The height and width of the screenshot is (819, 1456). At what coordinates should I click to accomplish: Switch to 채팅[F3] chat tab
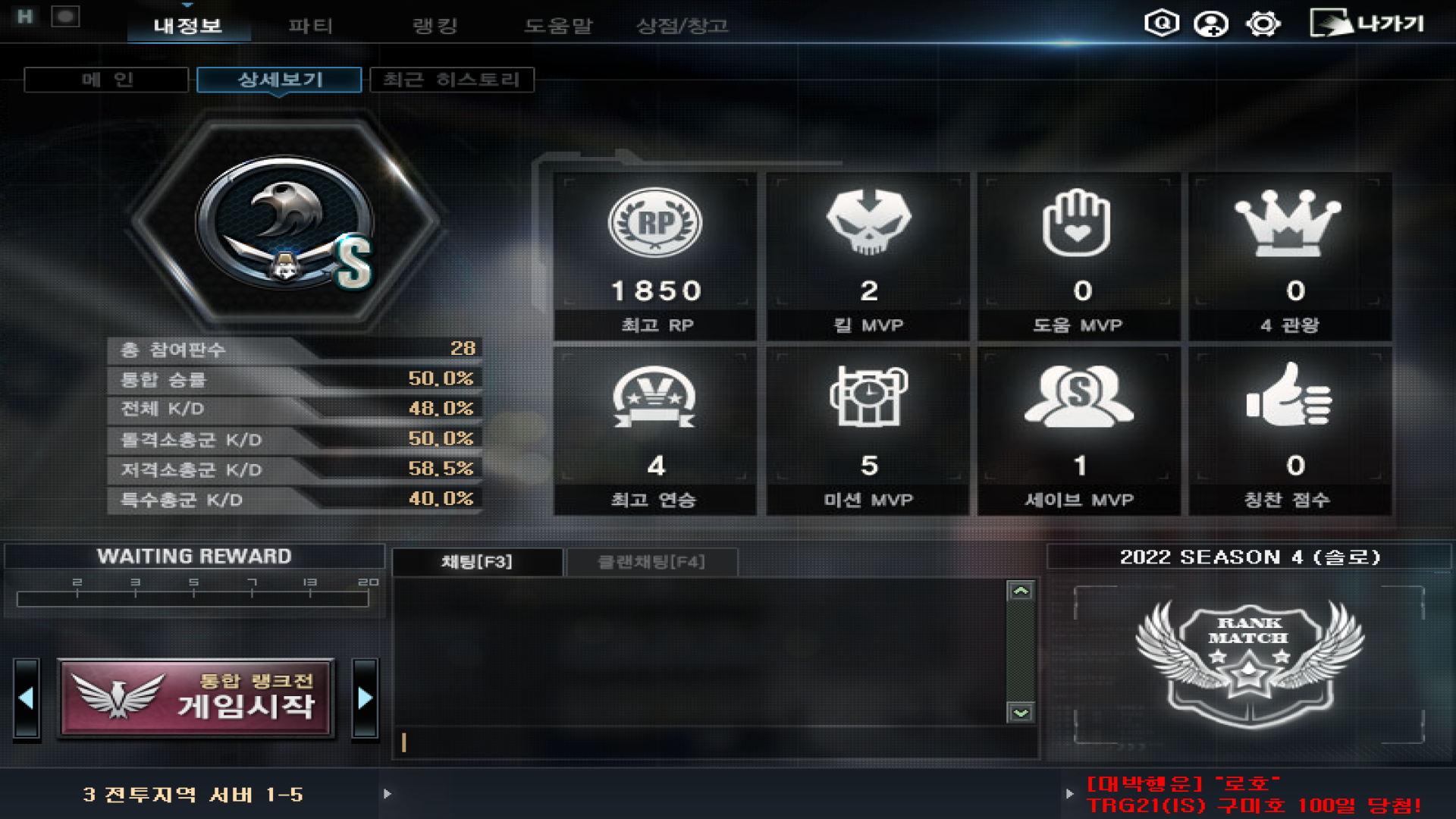(477, 562)
